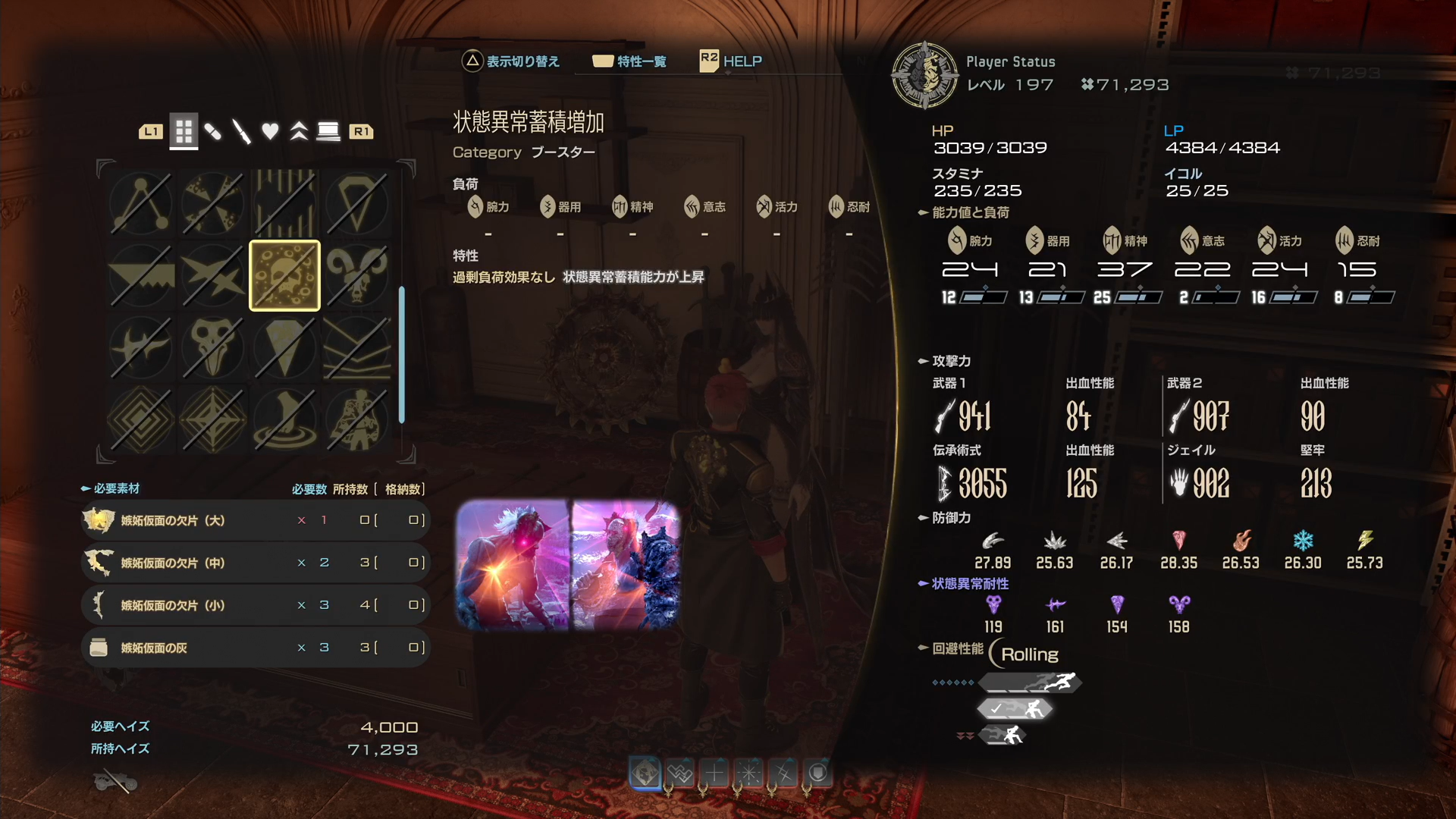Choose the ram skull booster slot

pyautogui.click(x=356, y=276)
